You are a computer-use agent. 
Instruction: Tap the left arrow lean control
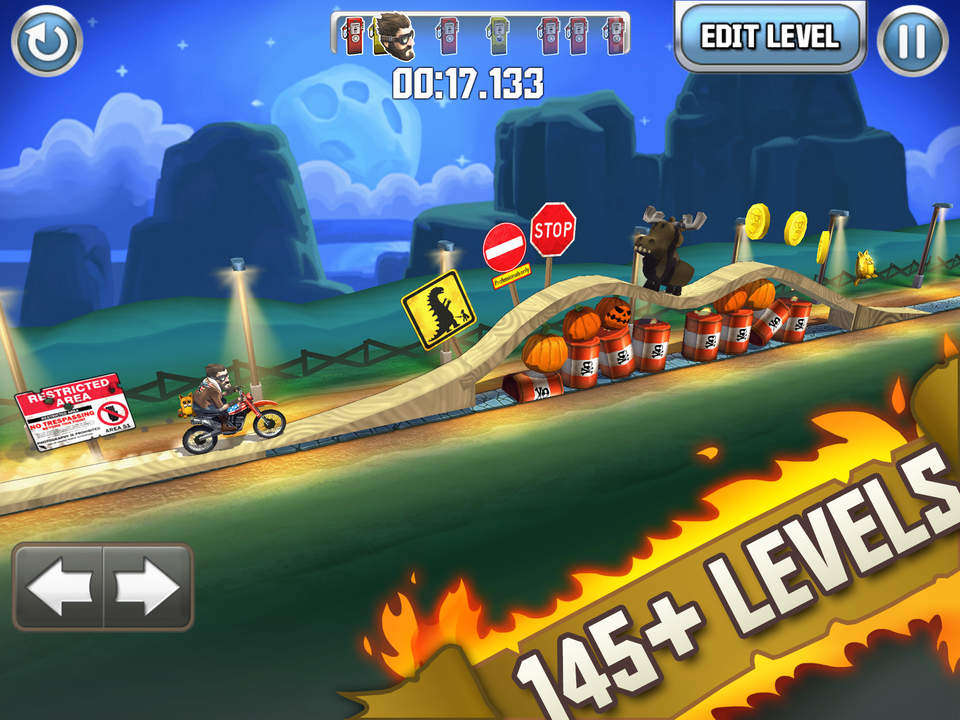pyautogui.click(x=58, y=587)
